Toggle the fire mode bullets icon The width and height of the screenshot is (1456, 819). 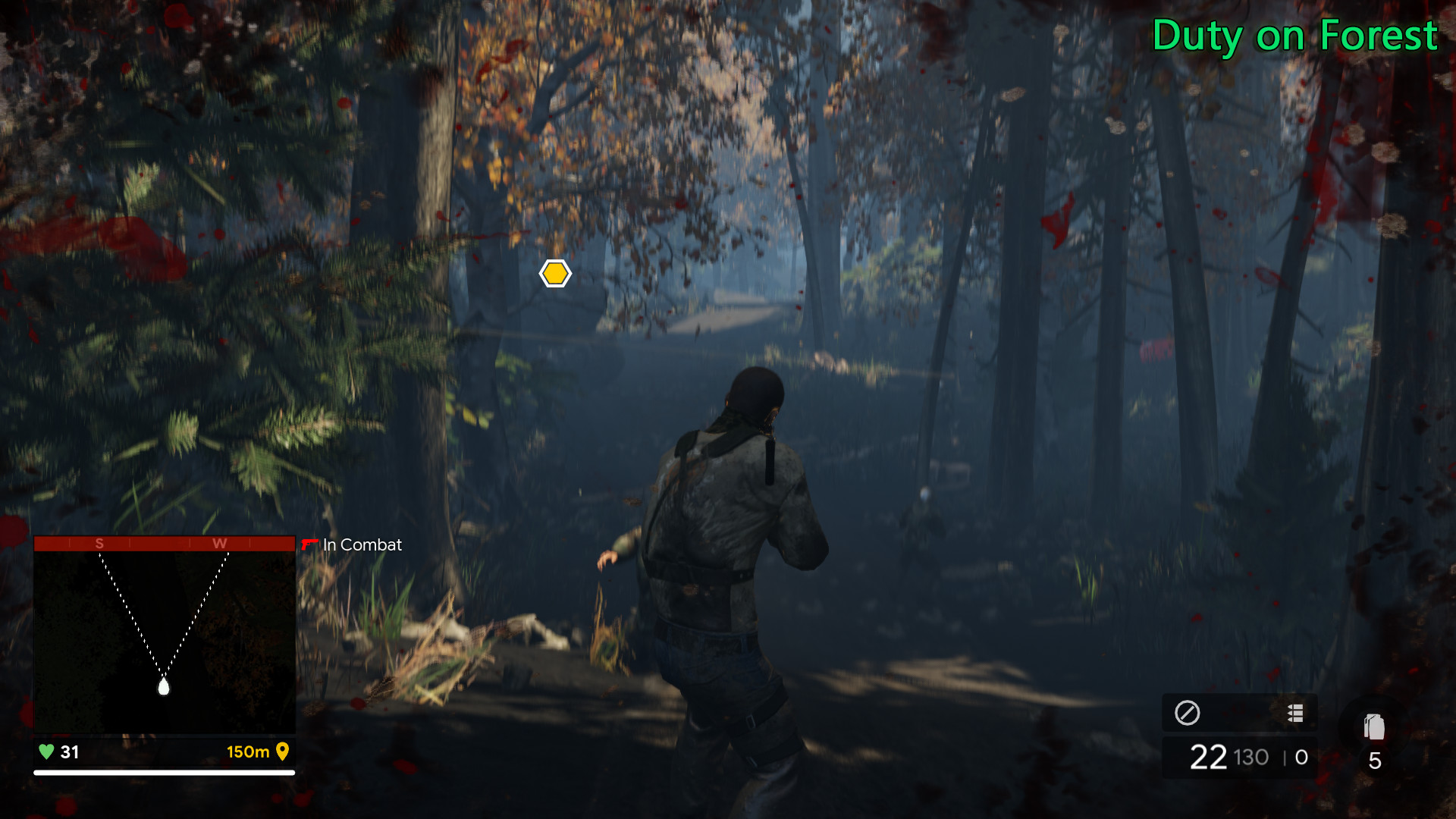(x=1295, y=713)
